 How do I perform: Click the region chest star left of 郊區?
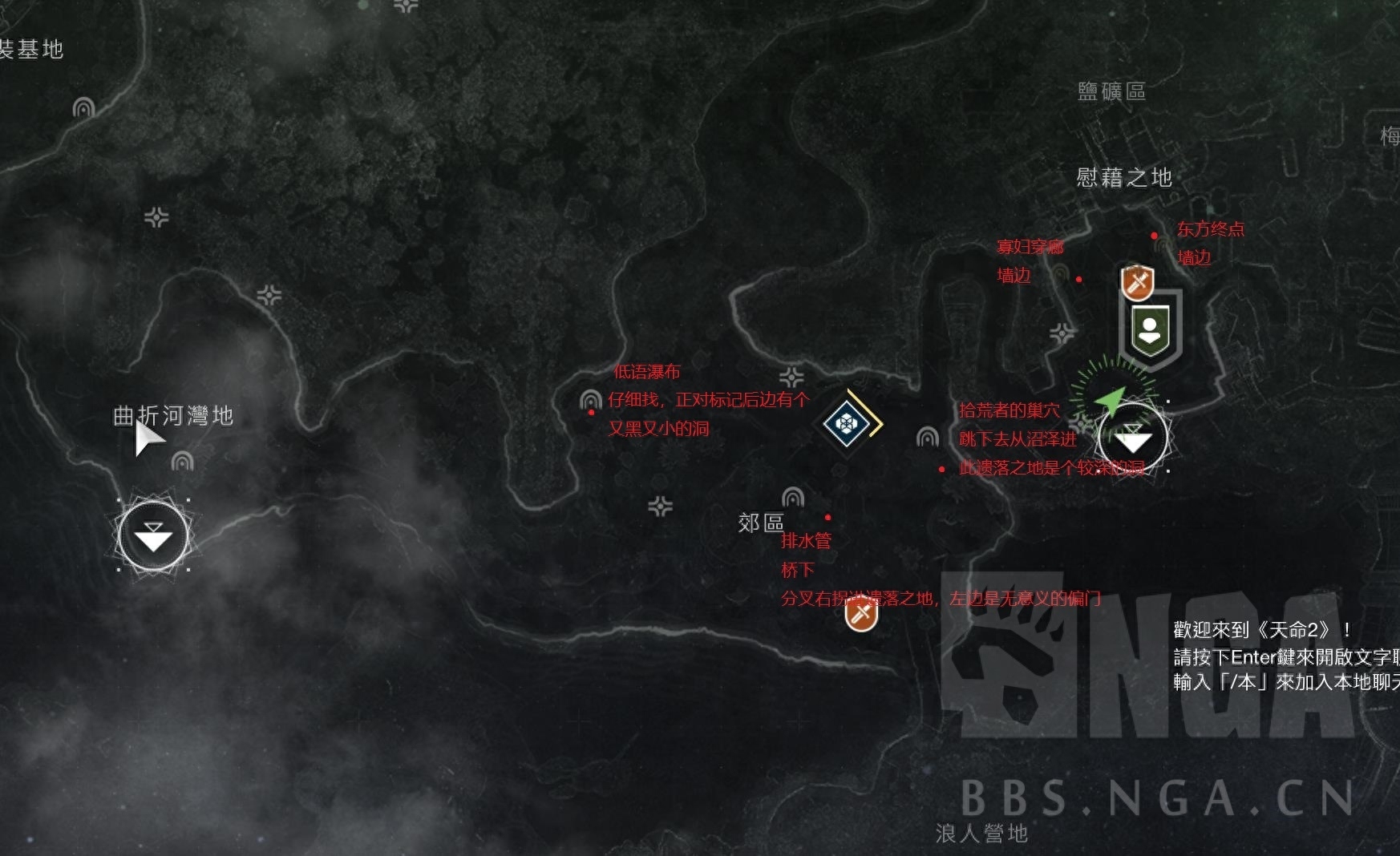click(x=660, y=507)
